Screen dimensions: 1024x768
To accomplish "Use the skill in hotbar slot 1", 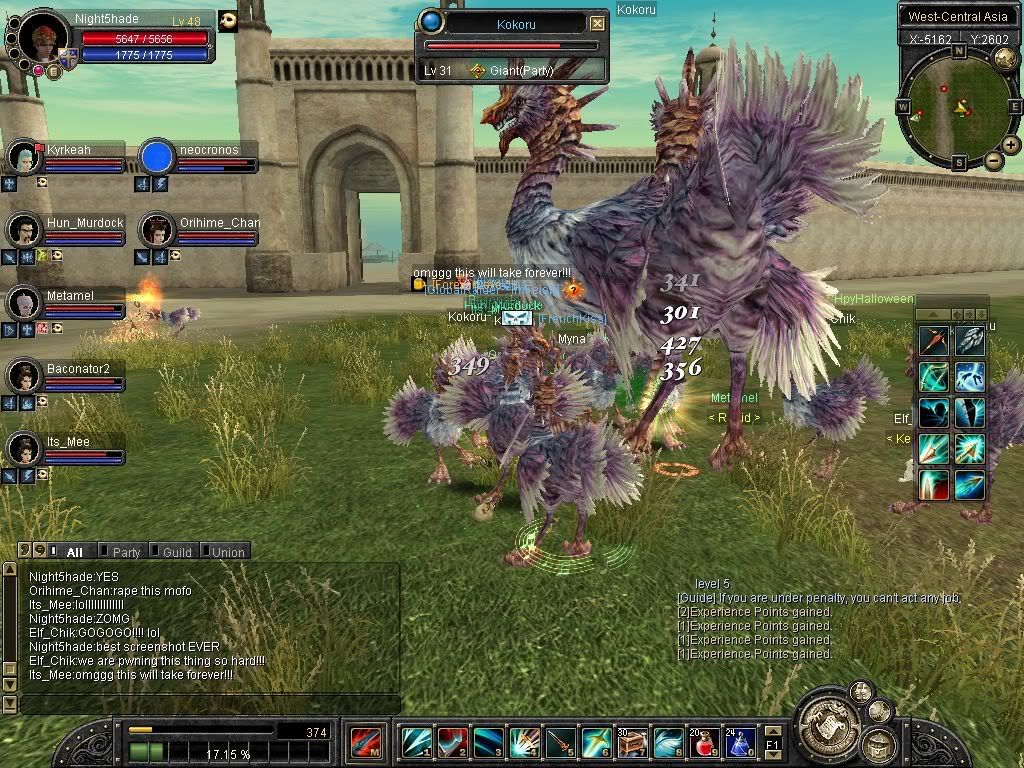I will tap(417, 743).
